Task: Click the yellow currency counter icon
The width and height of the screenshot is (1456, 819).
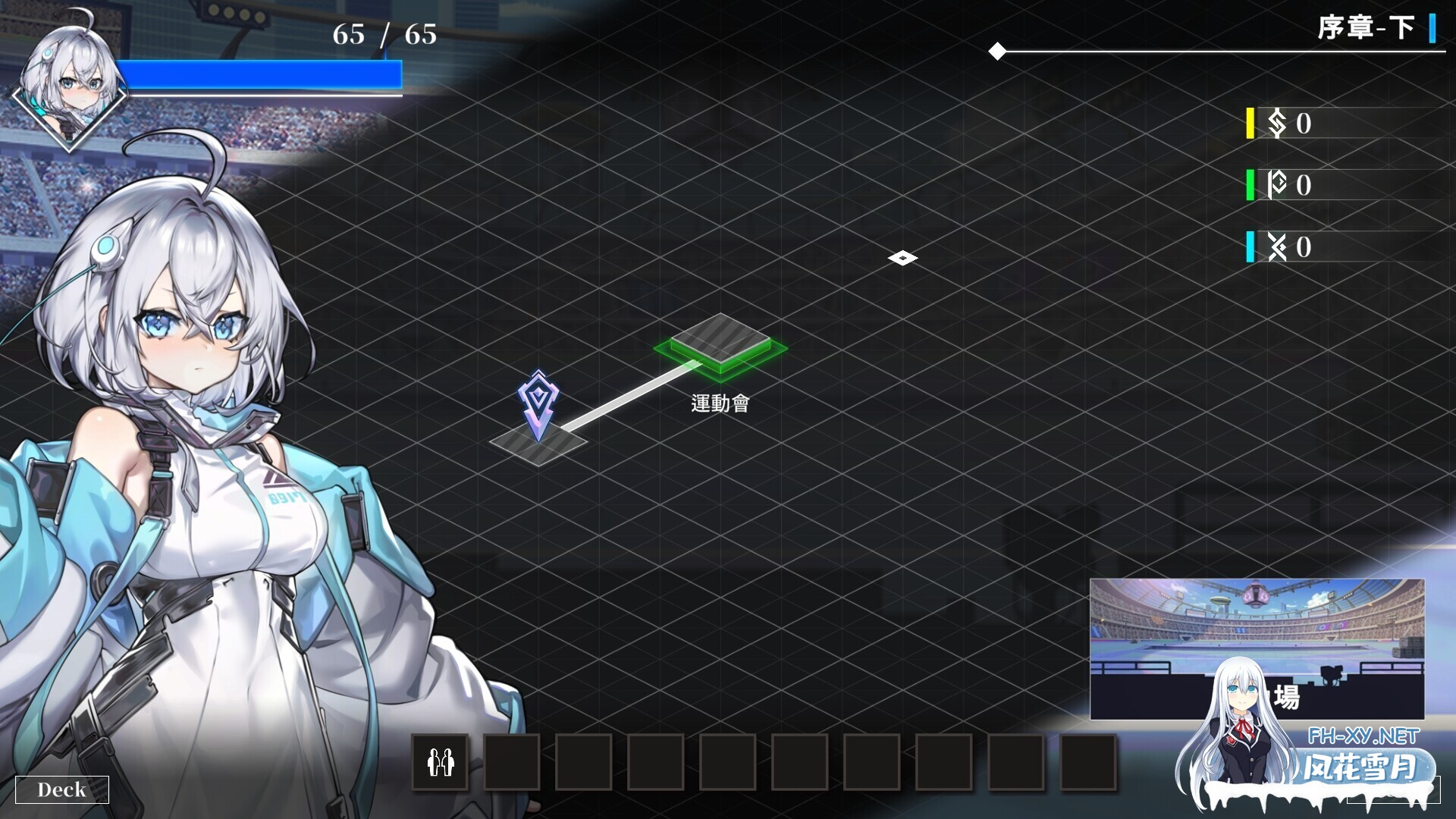Action: point(1277,121)
